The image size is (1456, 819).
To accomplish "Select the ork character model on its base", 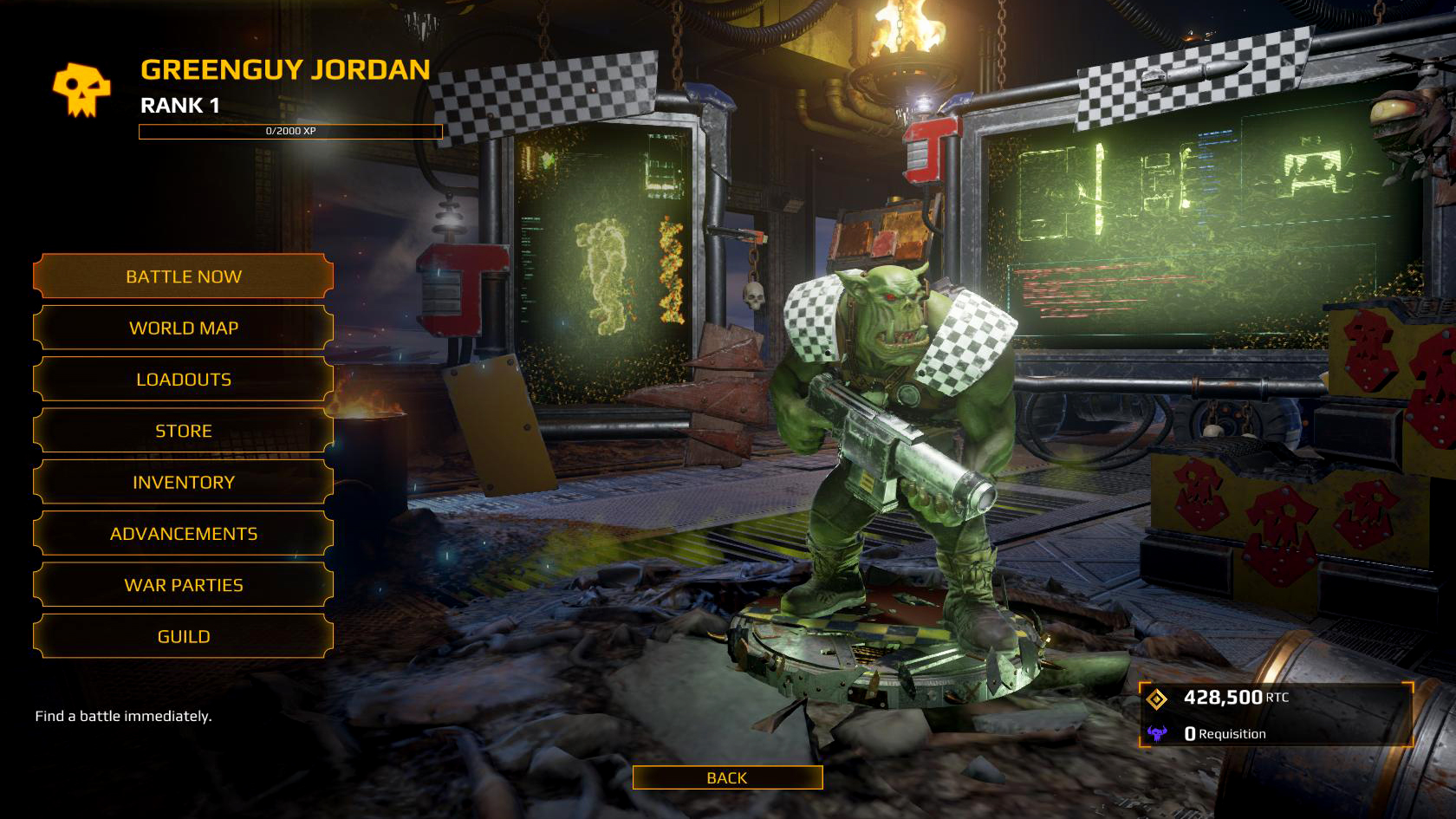I will (x=893, y=433).
